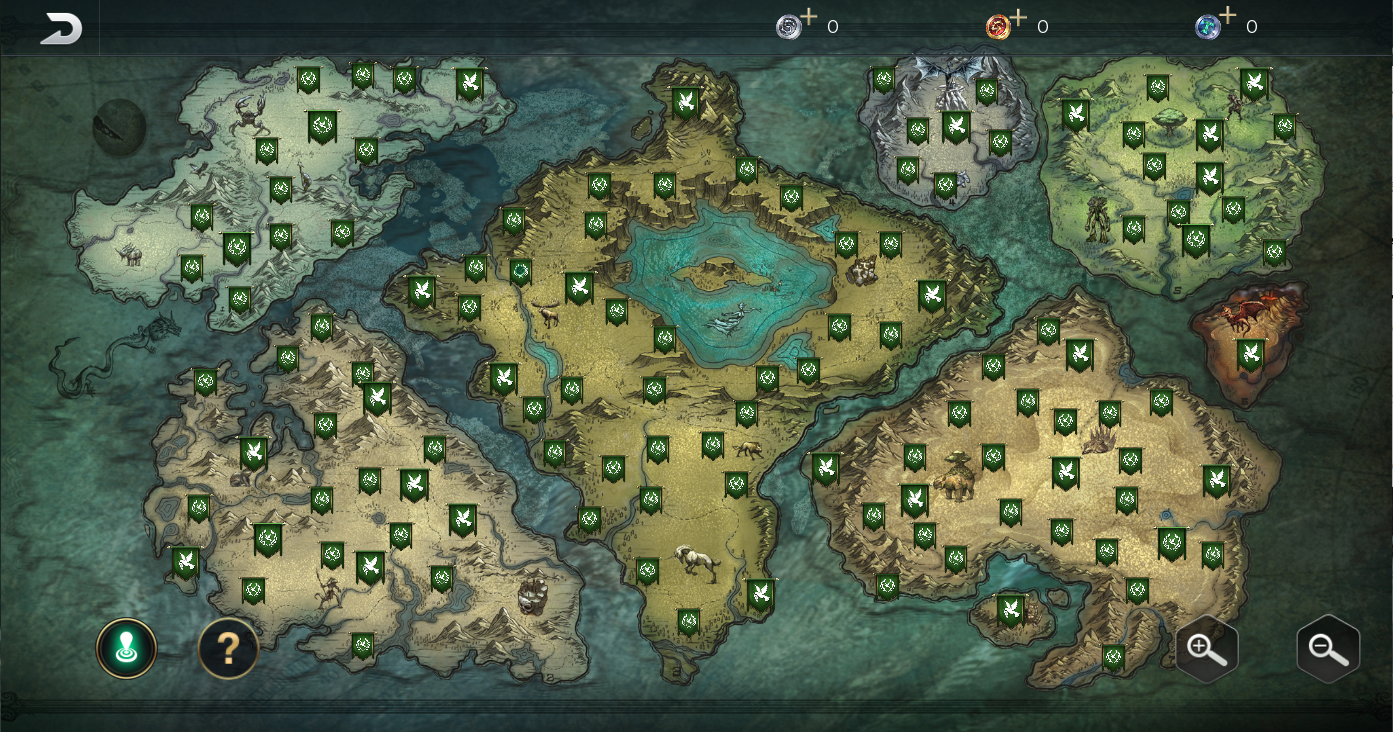Choose the banner on the small southern islet
The width and height of the screenshot is (1393, 732).
(x=1011, y=609)
